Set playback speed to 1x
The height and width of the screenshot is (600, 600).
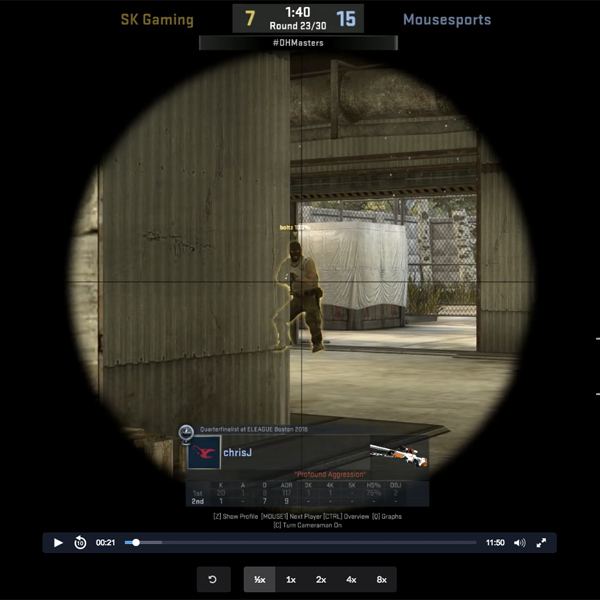click(290, 579)
